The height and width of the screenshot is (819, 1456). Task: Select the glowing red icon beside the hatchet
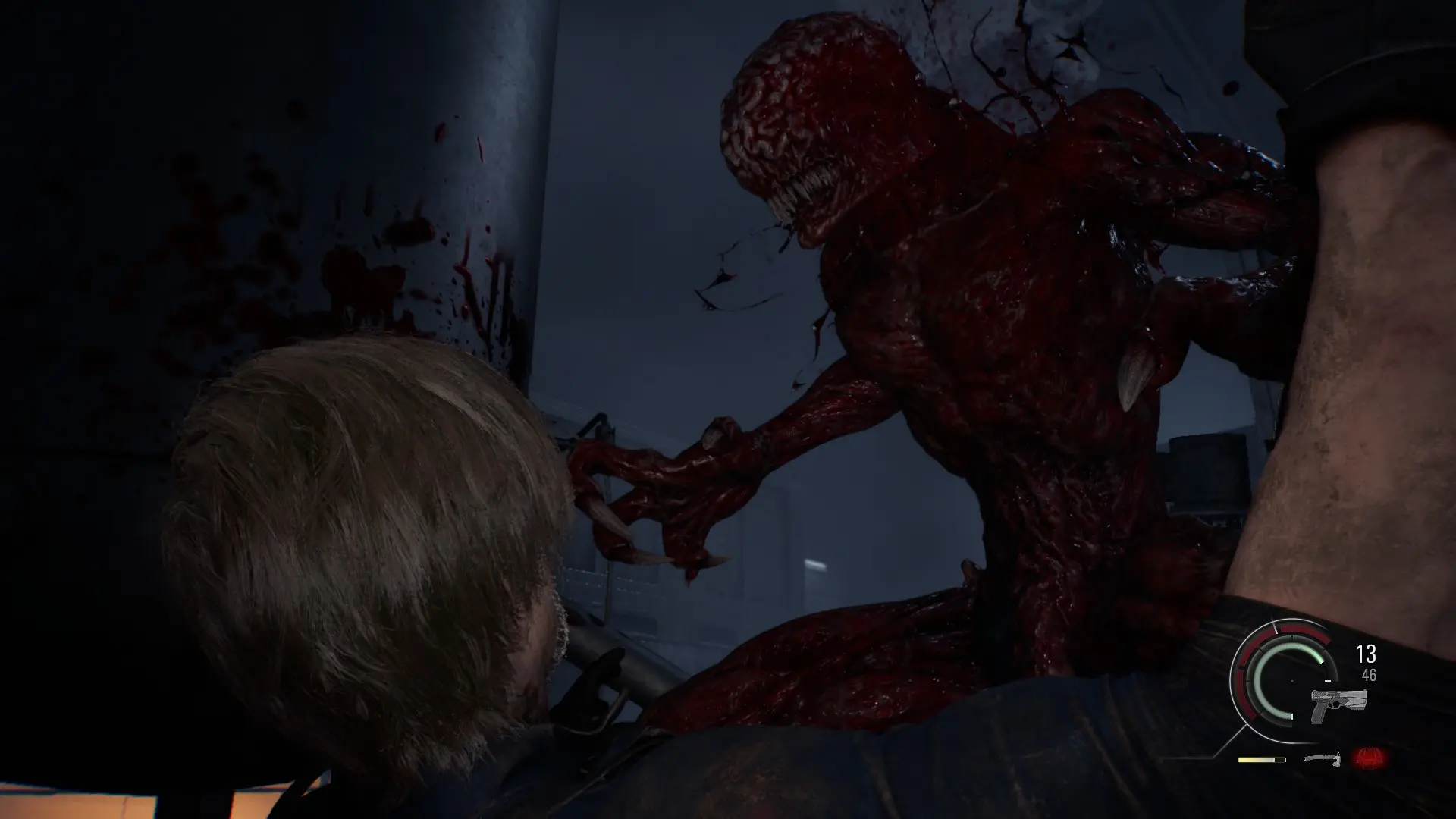point(1368,757)
